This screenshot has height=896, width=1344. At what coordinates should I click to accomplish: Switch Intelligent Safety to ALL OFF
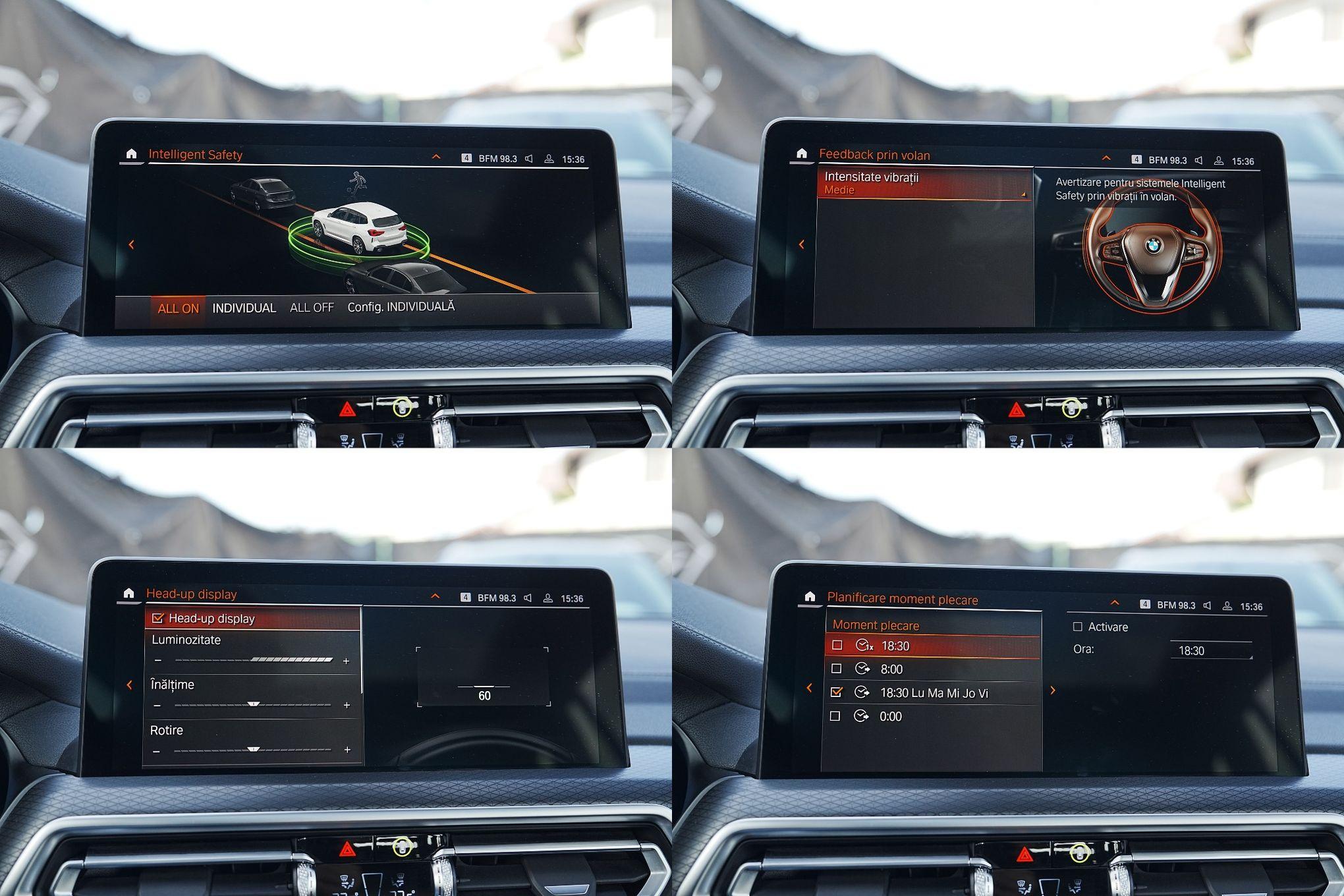[x=312, y=308]
